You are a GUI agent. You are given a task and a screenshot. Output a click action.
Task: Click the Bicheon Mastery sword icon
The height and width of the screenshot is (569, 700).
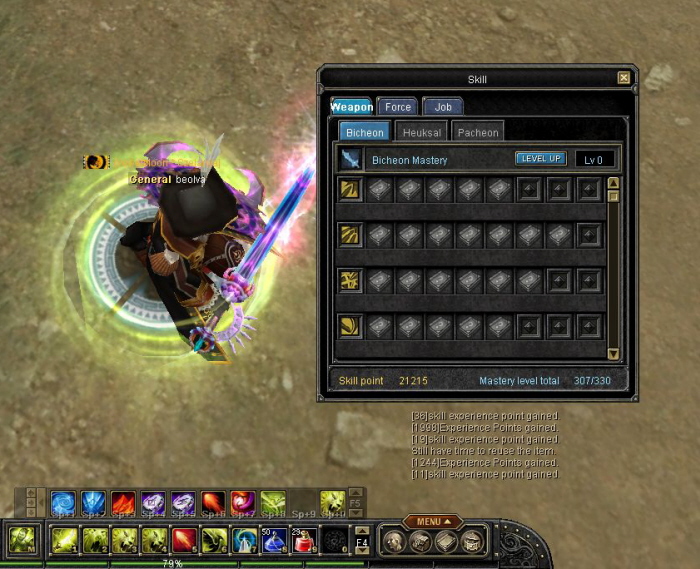(350, 159)
